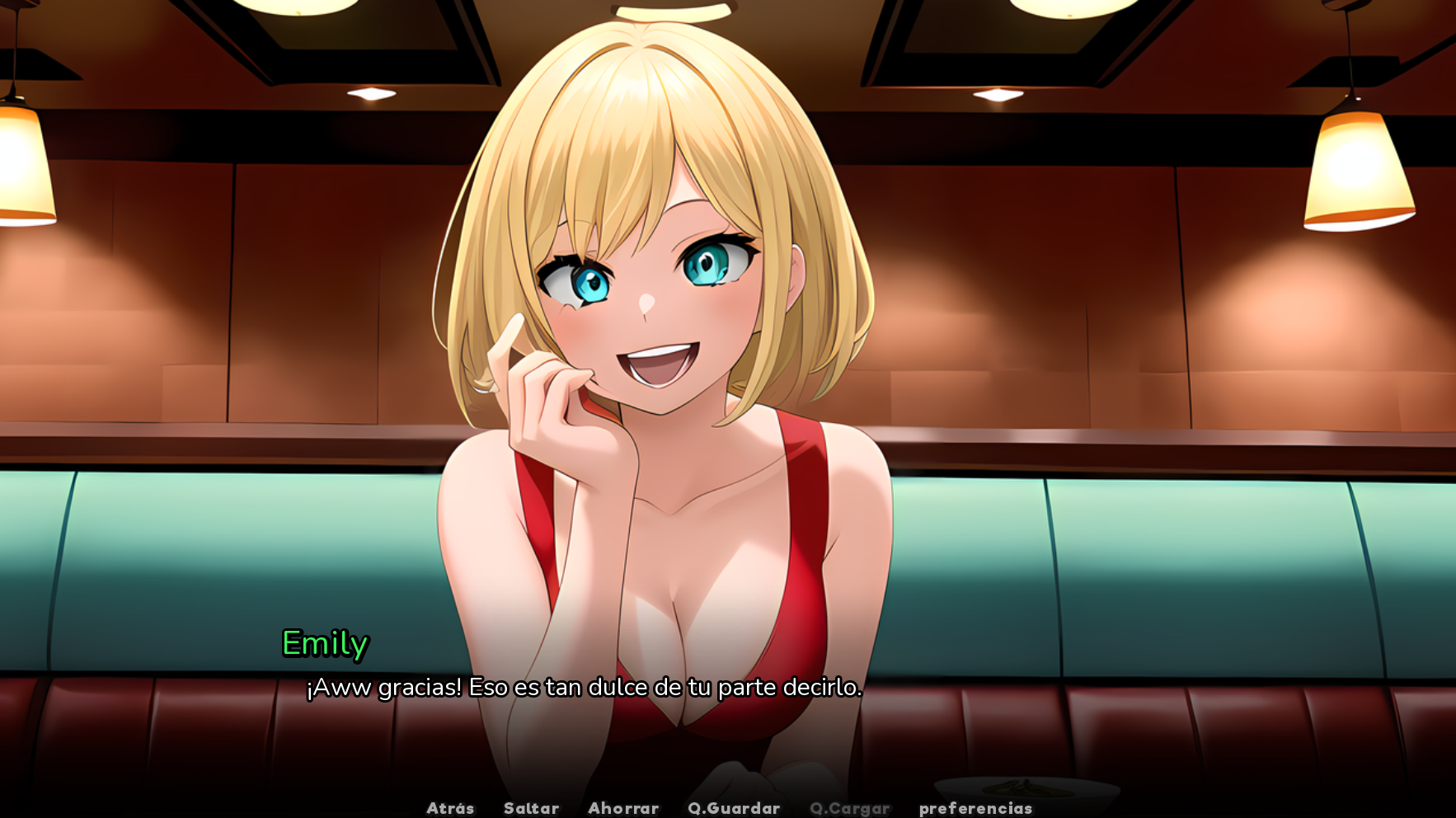1456x818 pixels.
Task: Click Q.Guardar in the quick menu row
Action: tap(735, 808)
